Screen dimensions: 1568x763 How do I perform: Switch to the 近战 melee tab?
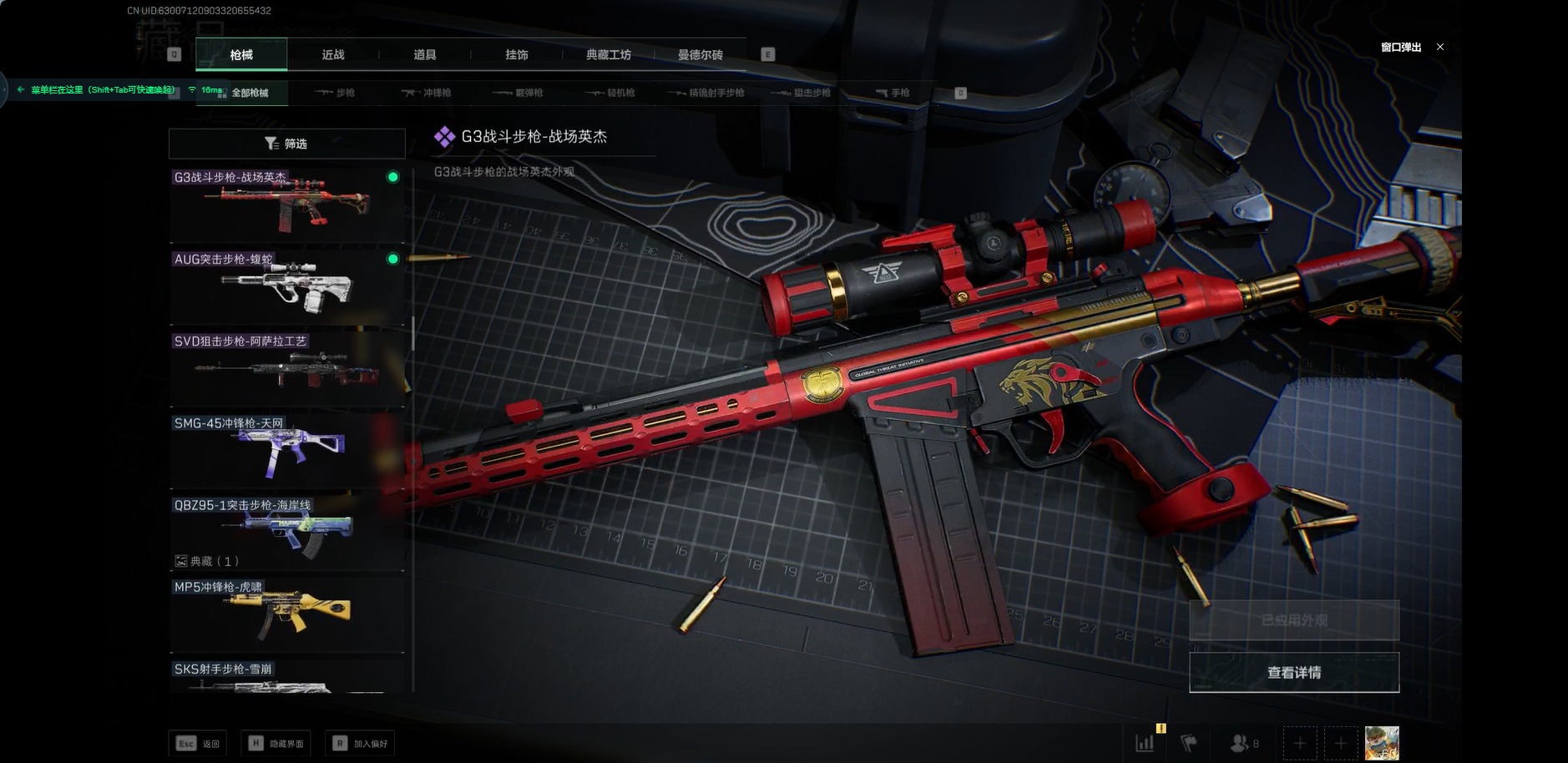point(333,55)
